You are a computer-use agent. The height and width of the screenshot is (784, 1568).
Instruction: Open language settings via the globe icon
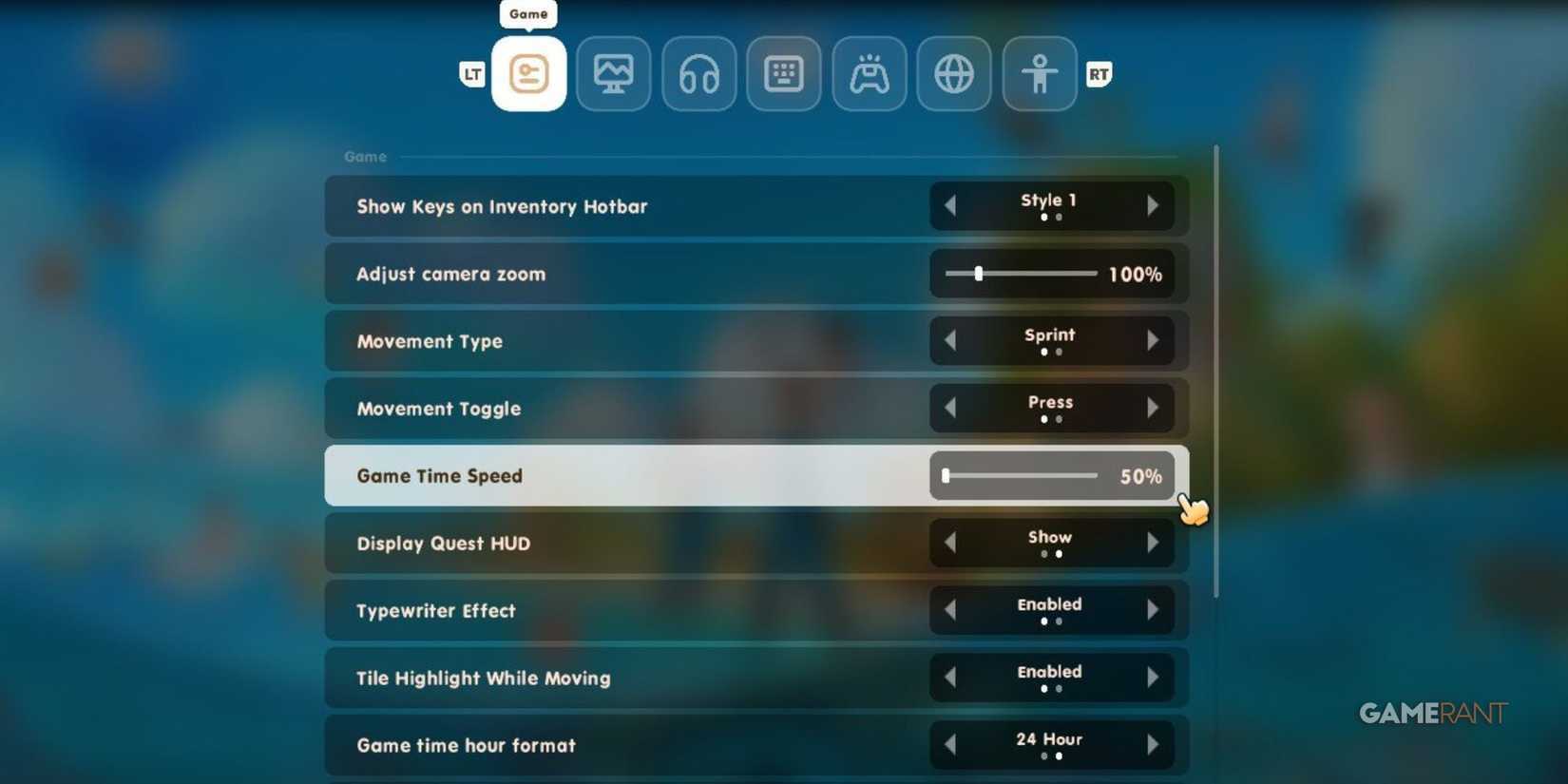click(x=953, y=73)
